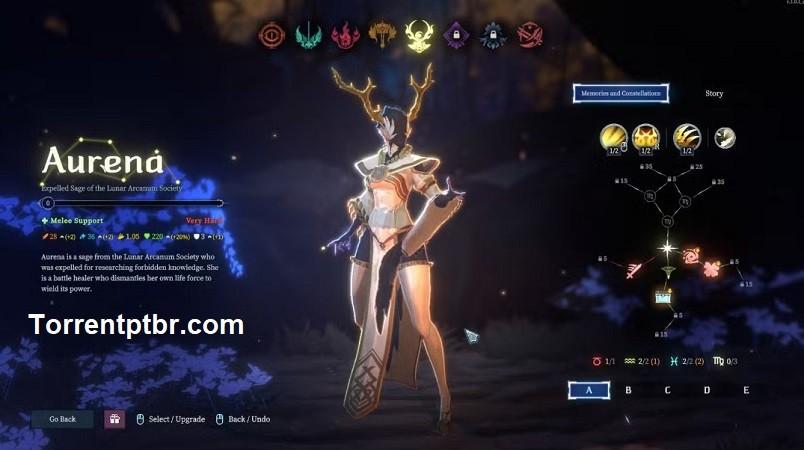Choose the red crossed swords character icon
The height and width of the screenshot is (450, 804).
click(x=530, y=36)
